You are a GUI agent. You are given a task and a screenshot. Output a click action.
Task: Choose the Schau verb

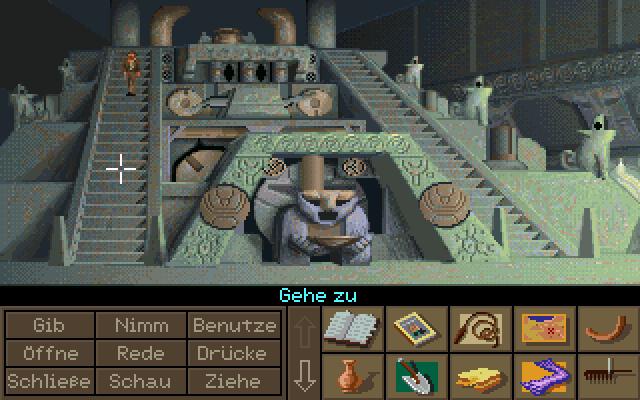141,381
